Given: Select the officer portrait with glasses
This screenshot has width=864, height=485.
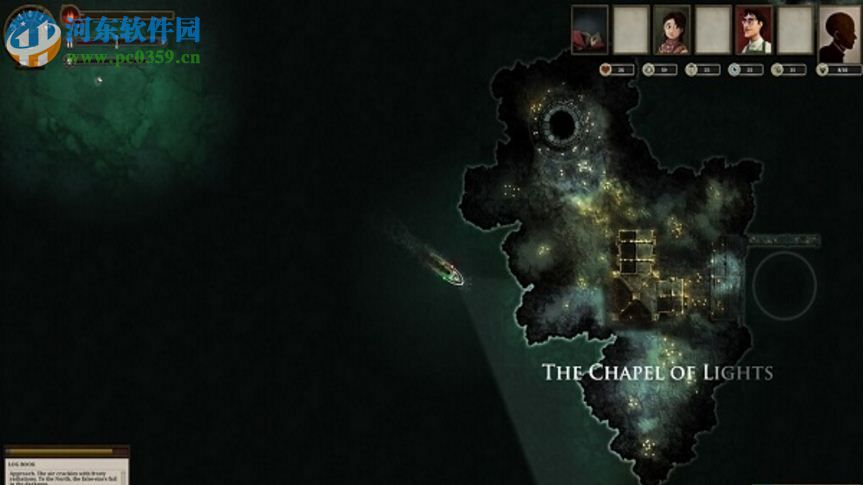Looking at the screenshot, I should 754,30.
